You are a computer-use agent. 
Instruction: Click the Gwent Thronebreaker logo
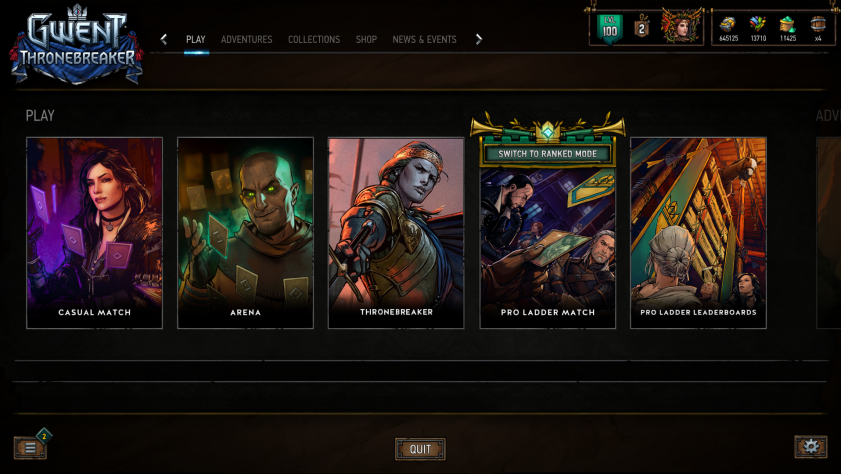click(77, 45)
